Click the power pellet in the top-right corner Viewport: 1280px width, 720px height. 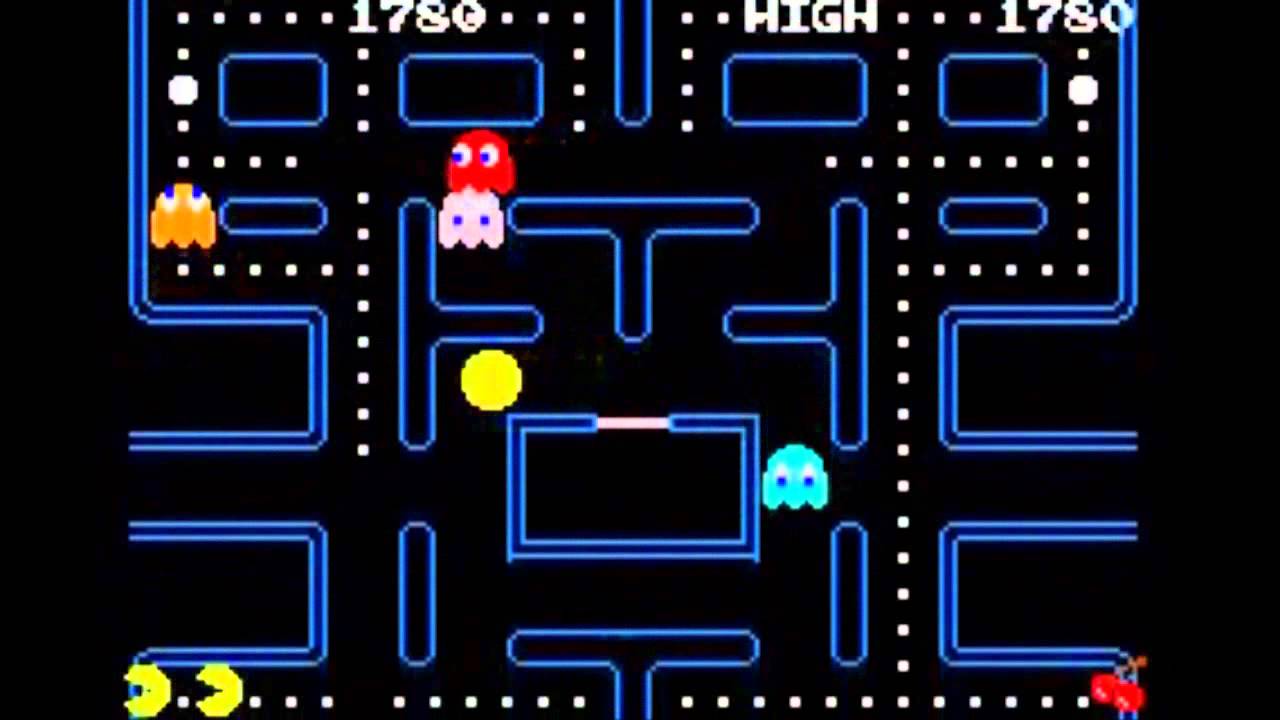[x=1082, y=91]
